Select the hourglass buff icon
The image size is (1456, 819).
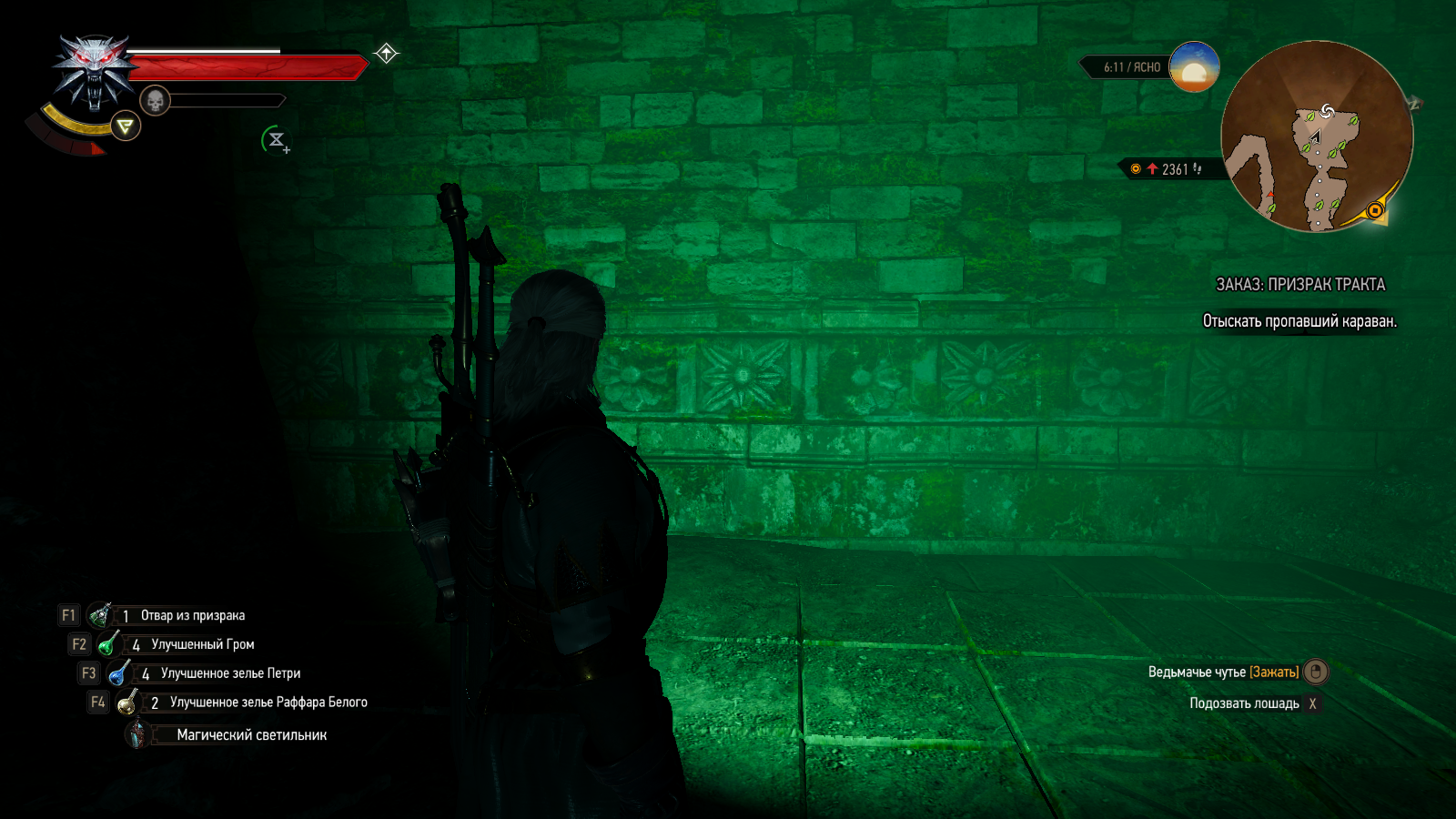276,140
